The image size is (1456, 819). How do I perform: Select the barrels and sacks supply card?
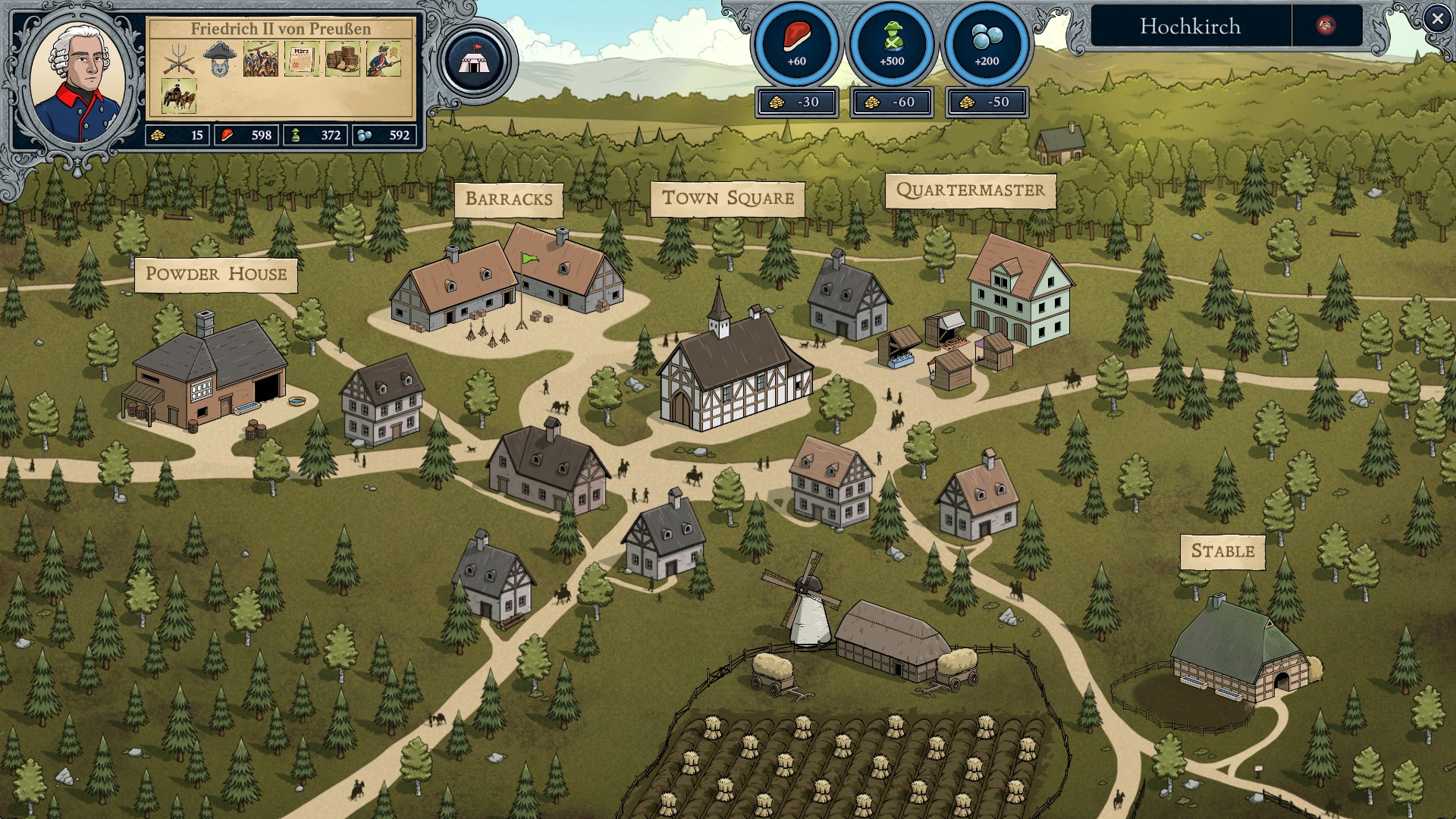click(x=343, y=59)
